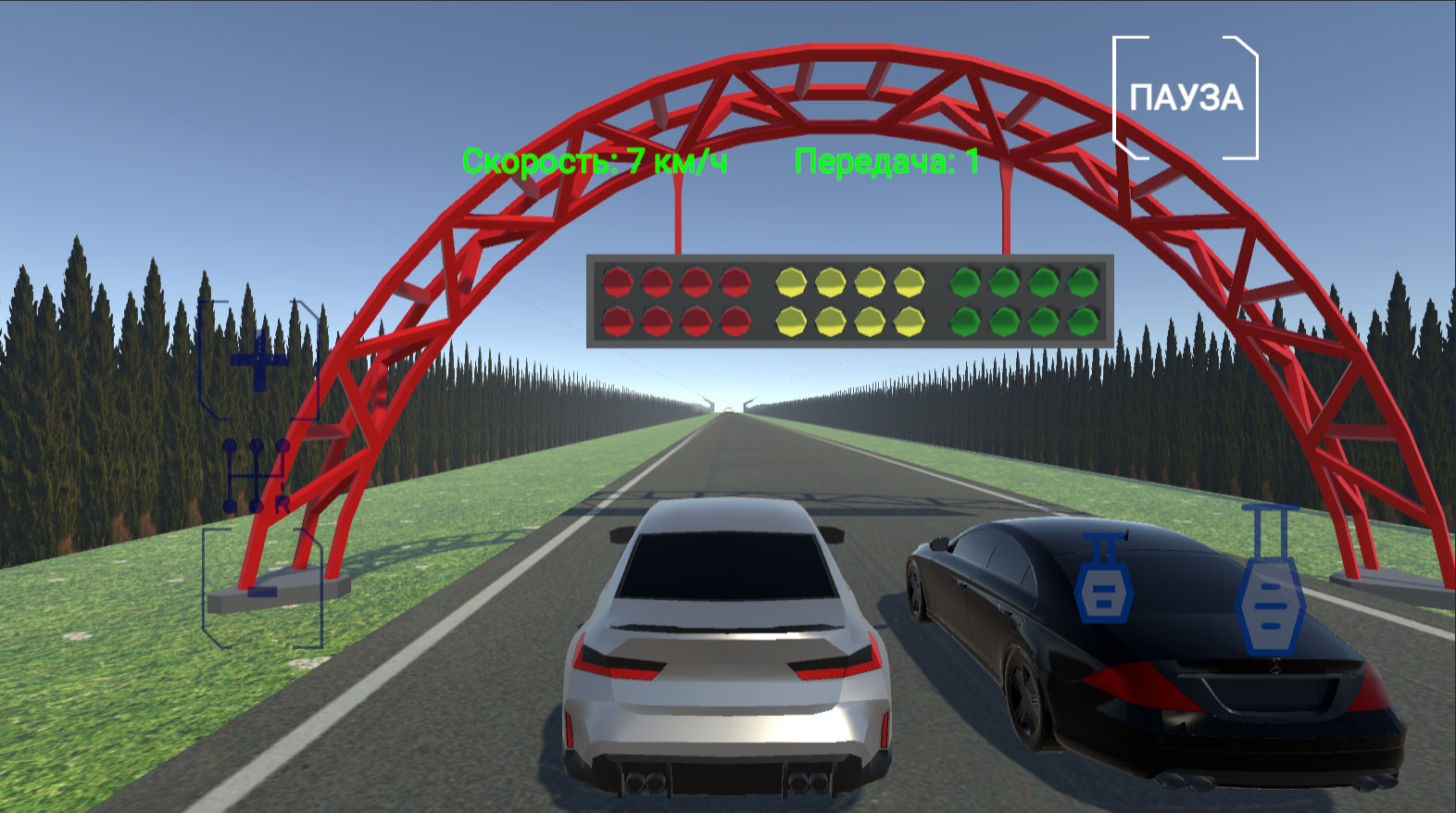Click the gear-up plus icon
The image size is (1456, 813).
[x=259, y=362]
